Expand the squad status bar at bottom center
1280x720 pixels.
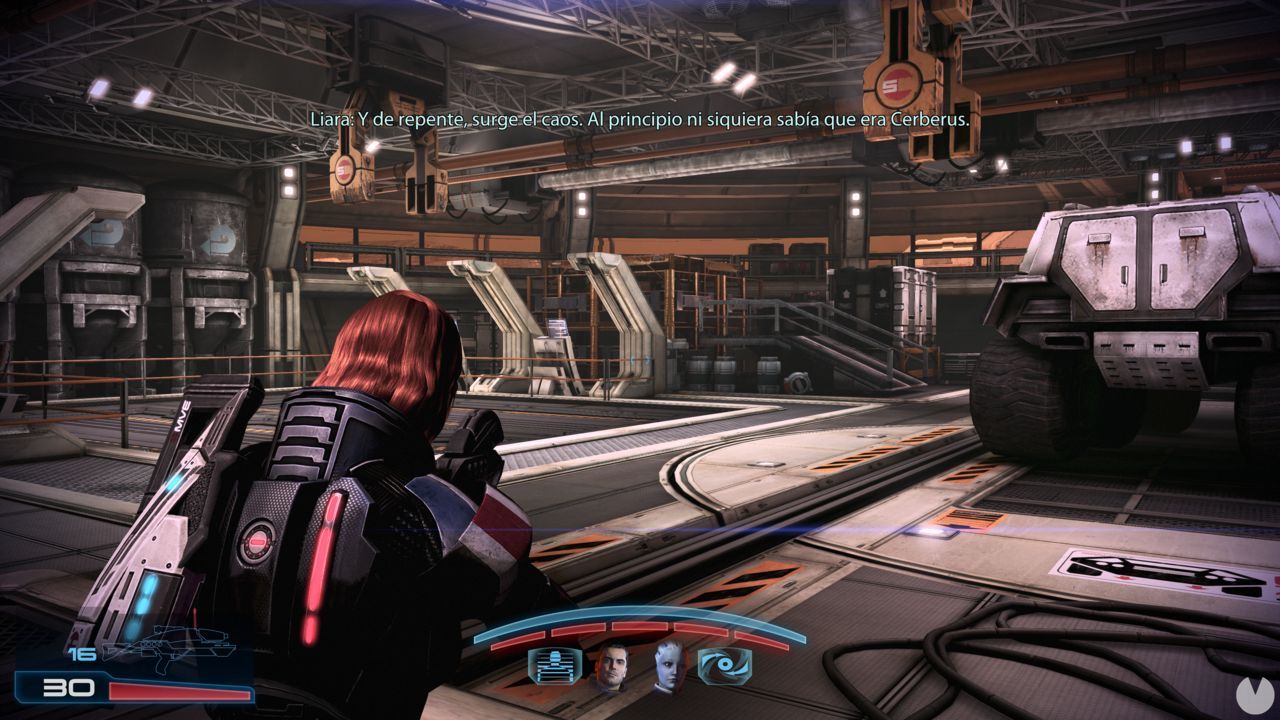pos(640,650)
